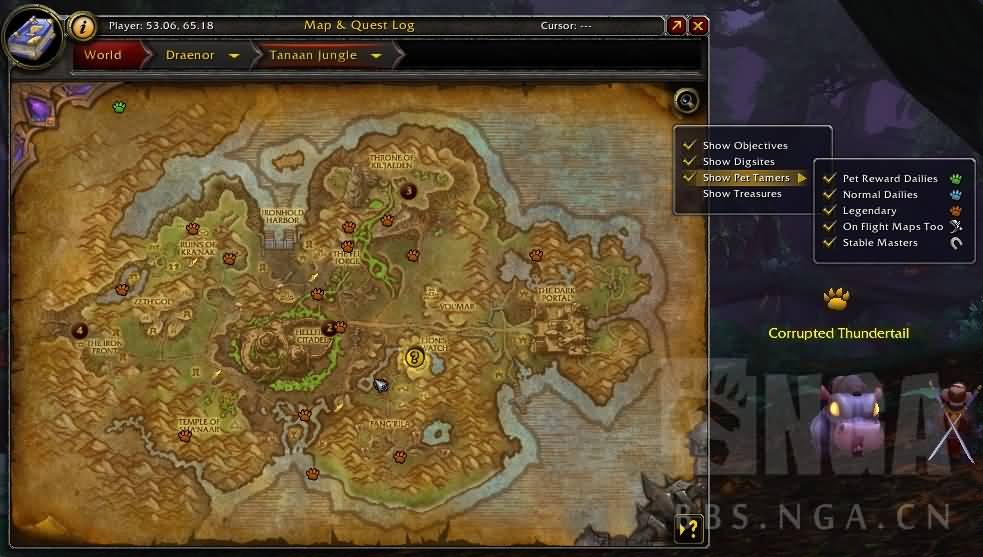The width and height of the screenshot is (983, 557).
Task: Click the info button beside the spellbook
Action: coord(85,26)
